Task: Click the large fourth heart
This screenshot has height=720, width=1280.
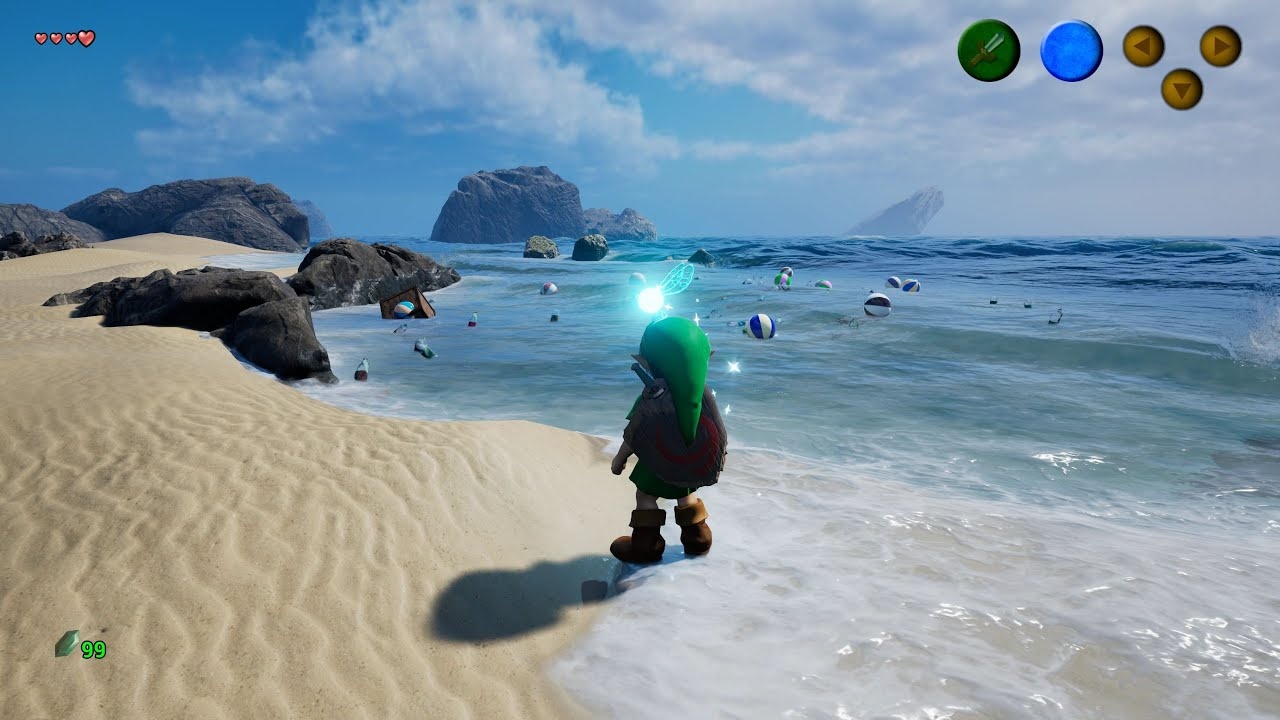Action: click(86, 37)
